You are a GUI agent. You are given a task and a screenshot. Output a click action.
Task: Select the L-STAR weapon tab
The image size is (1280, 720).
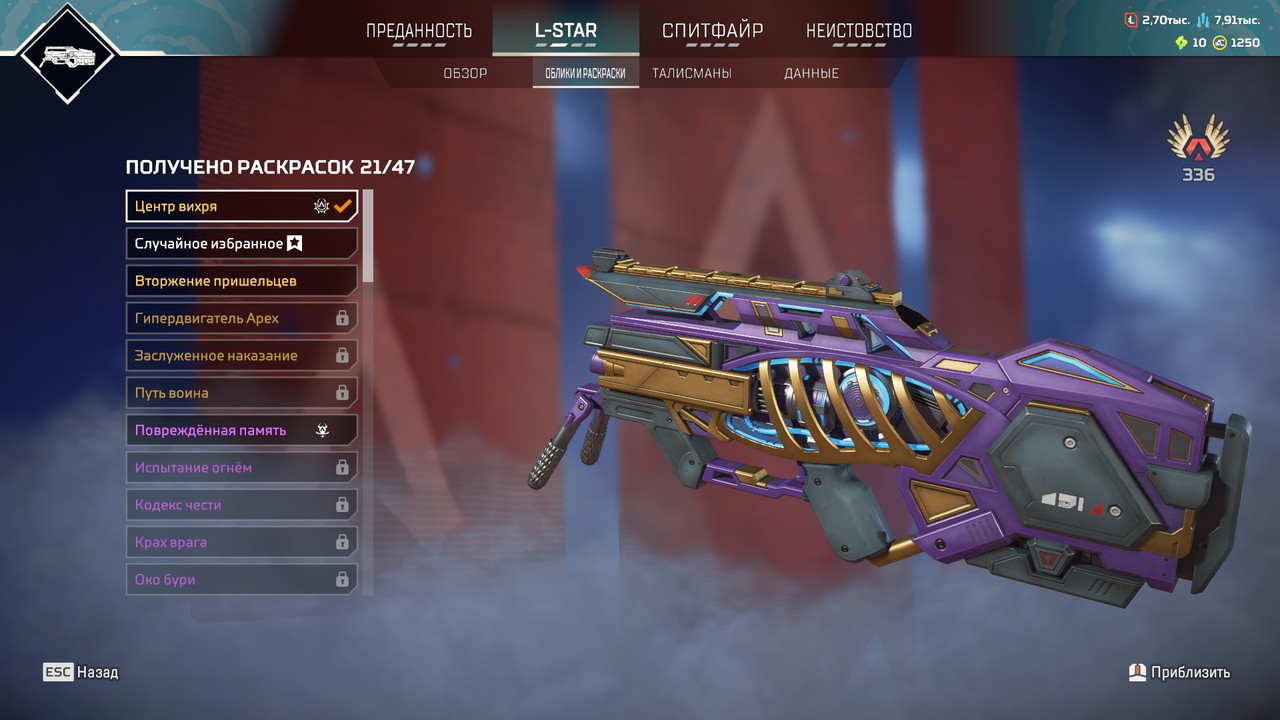pyautogui.click(x=565, y=30)
